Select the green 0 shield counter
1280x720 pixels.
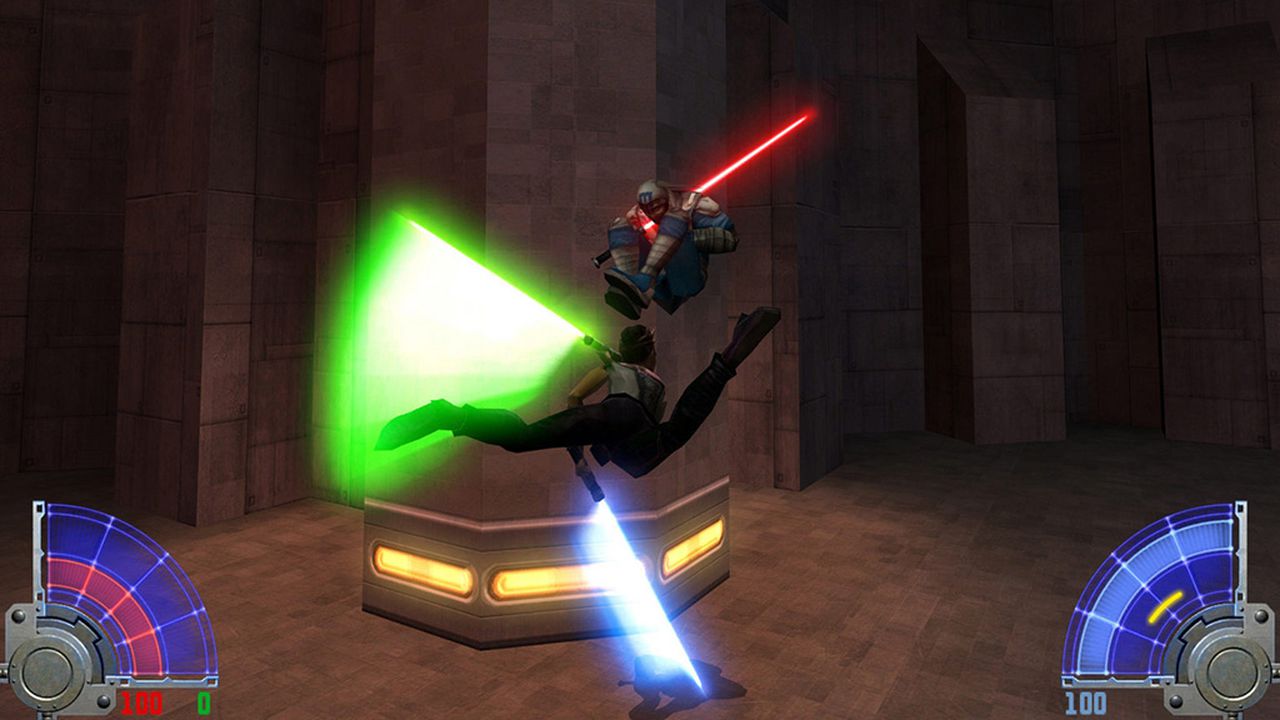(x=203, y=701)
